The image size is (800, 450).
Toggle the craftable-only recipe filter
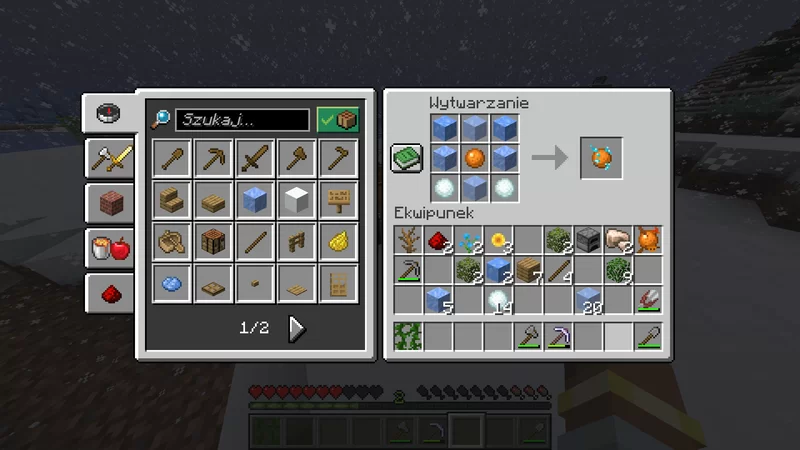[338, 120]
